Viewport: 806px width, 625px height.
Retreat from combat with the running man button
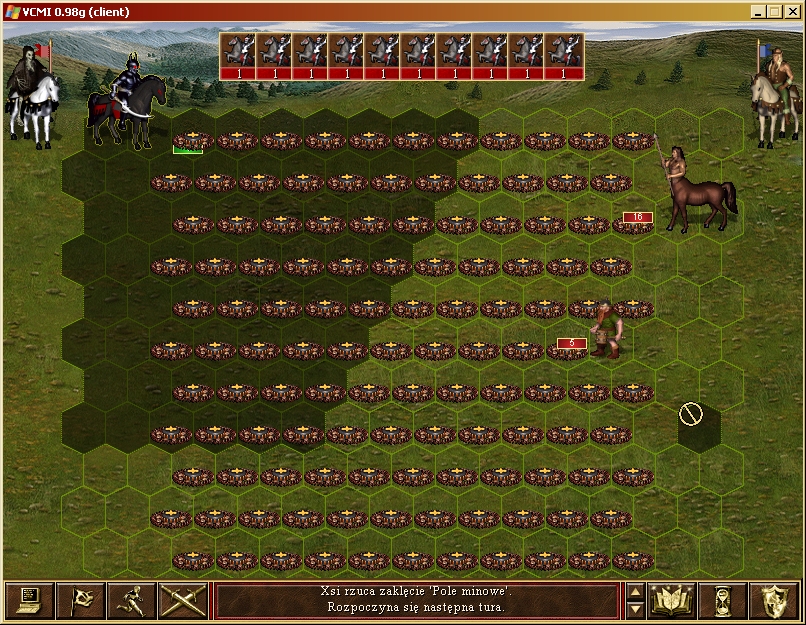point(132,600)
